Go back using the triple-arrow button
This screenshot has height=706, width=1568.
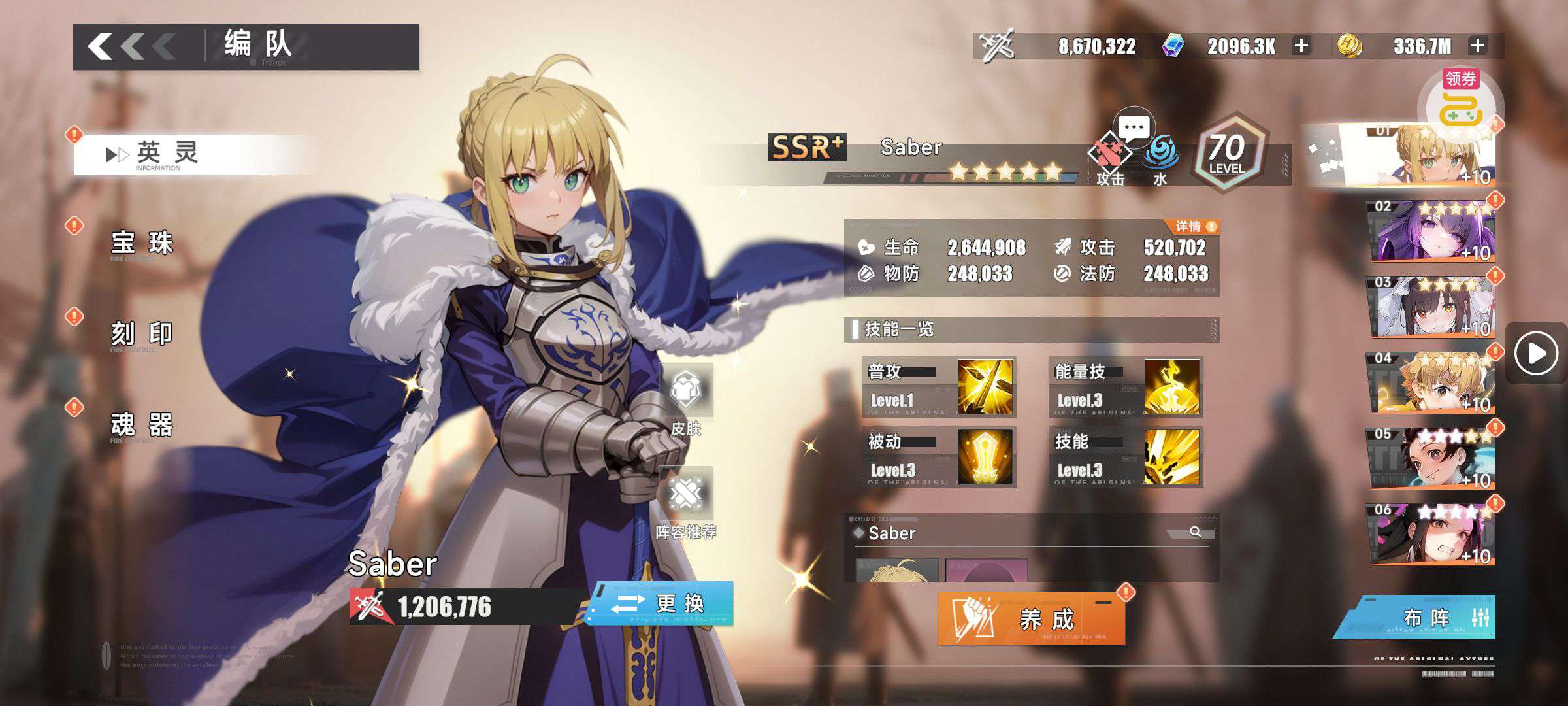[131, 46]
